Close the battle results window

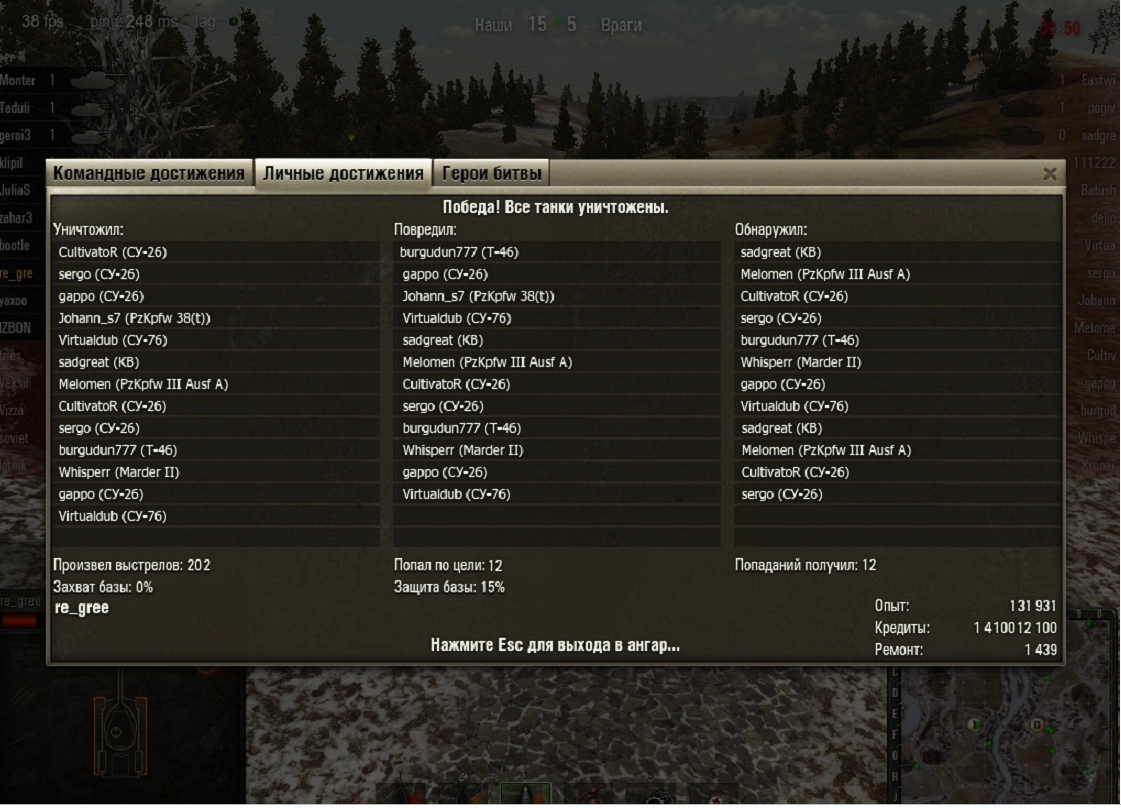point(1049,174)
